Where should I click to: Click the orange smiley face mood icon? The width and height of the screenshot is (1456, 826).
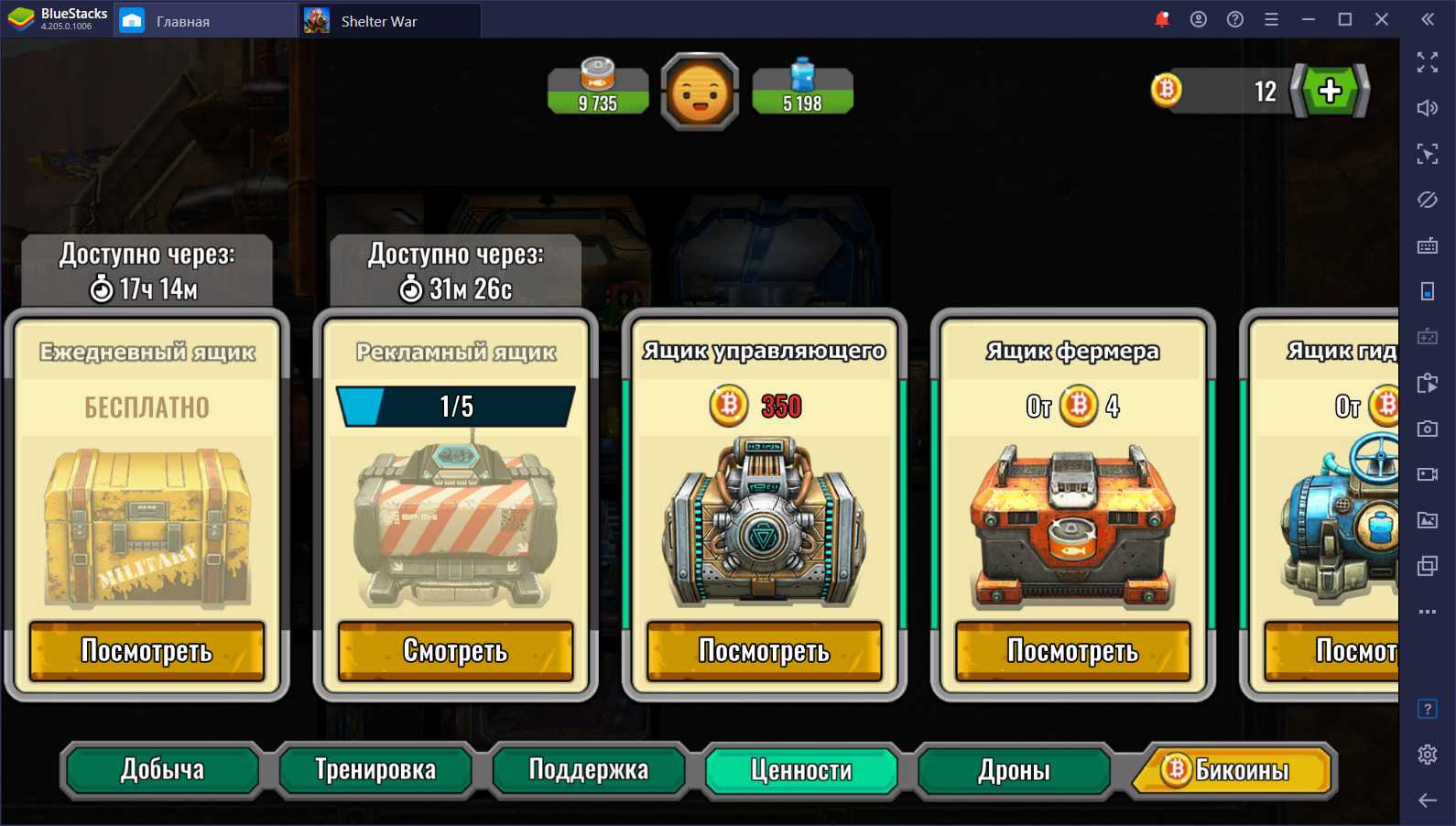coord(701,92)
